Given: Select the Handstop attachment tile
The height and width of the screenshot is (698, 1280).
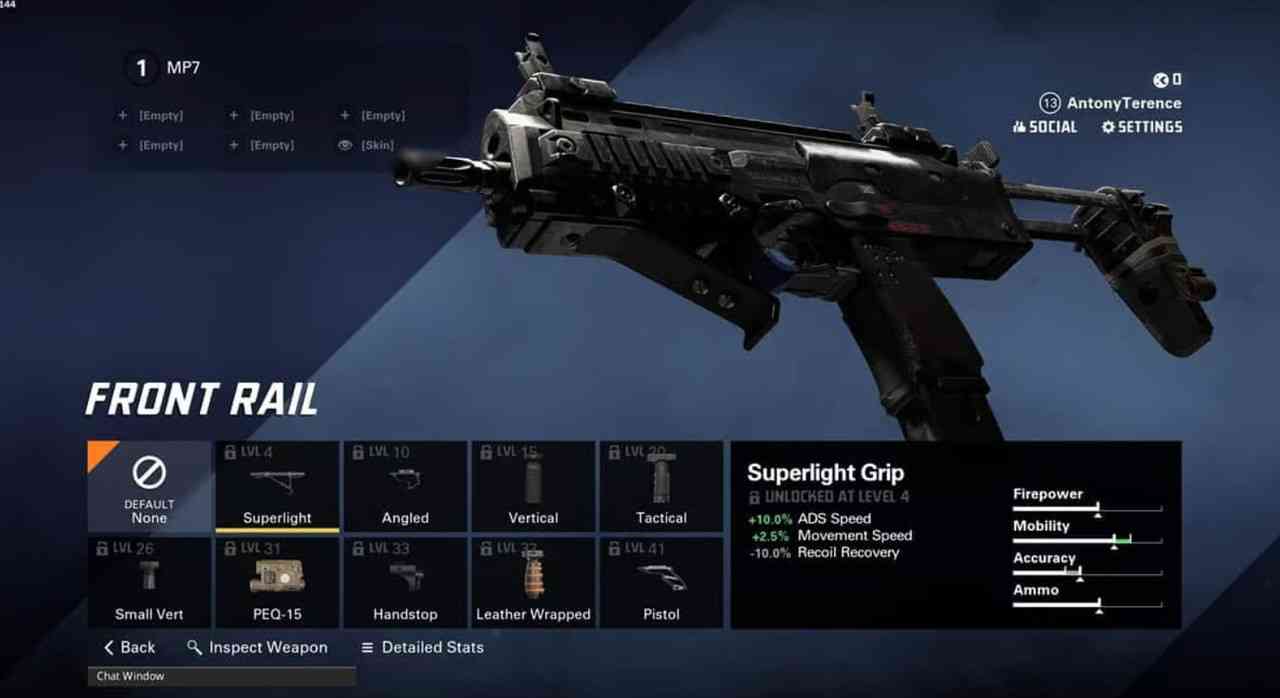Looking at the screenshot, I should coord(405,583).
